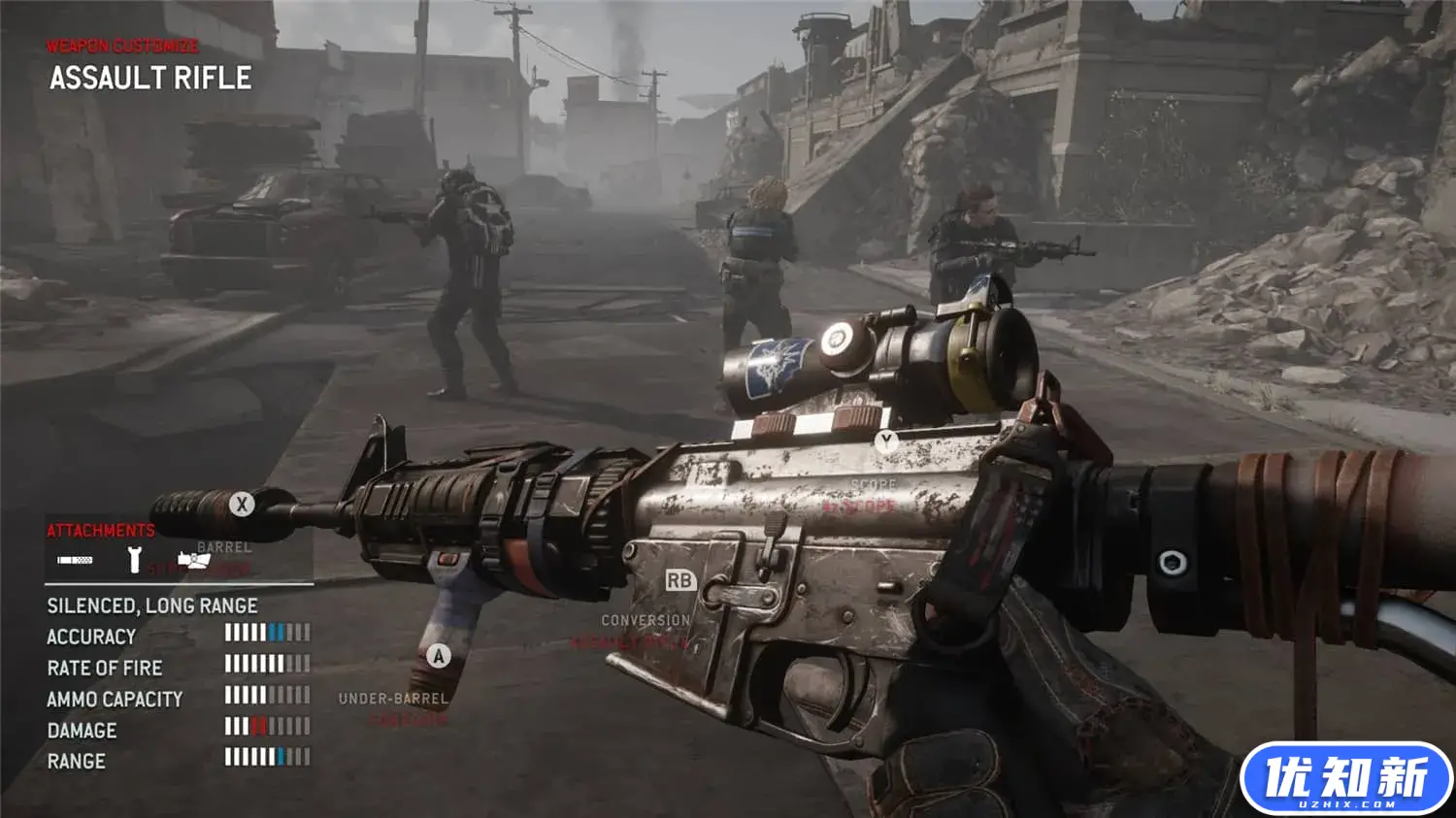Open the Under-Barrel attachment slot
This screenshot has width=1456, height=818.
393,699
